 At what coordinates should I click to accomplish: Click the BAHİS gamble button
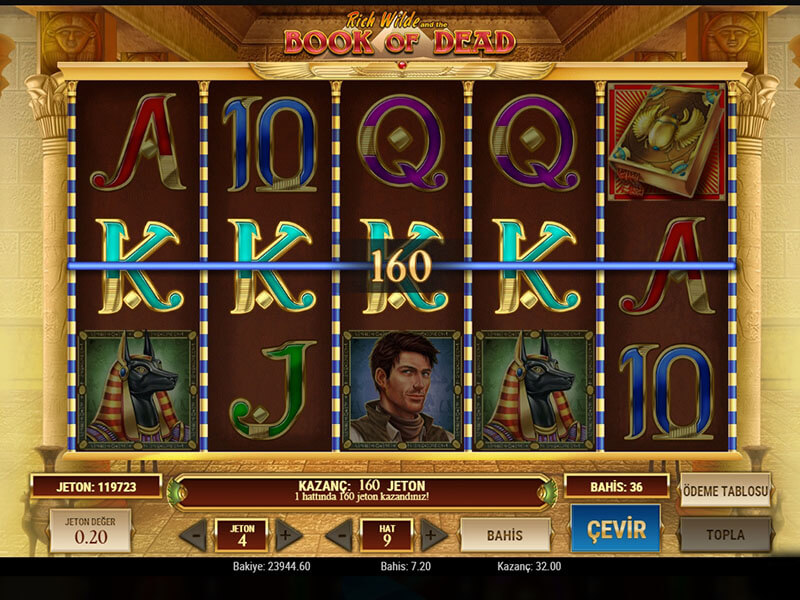click(x=505, y=535)
